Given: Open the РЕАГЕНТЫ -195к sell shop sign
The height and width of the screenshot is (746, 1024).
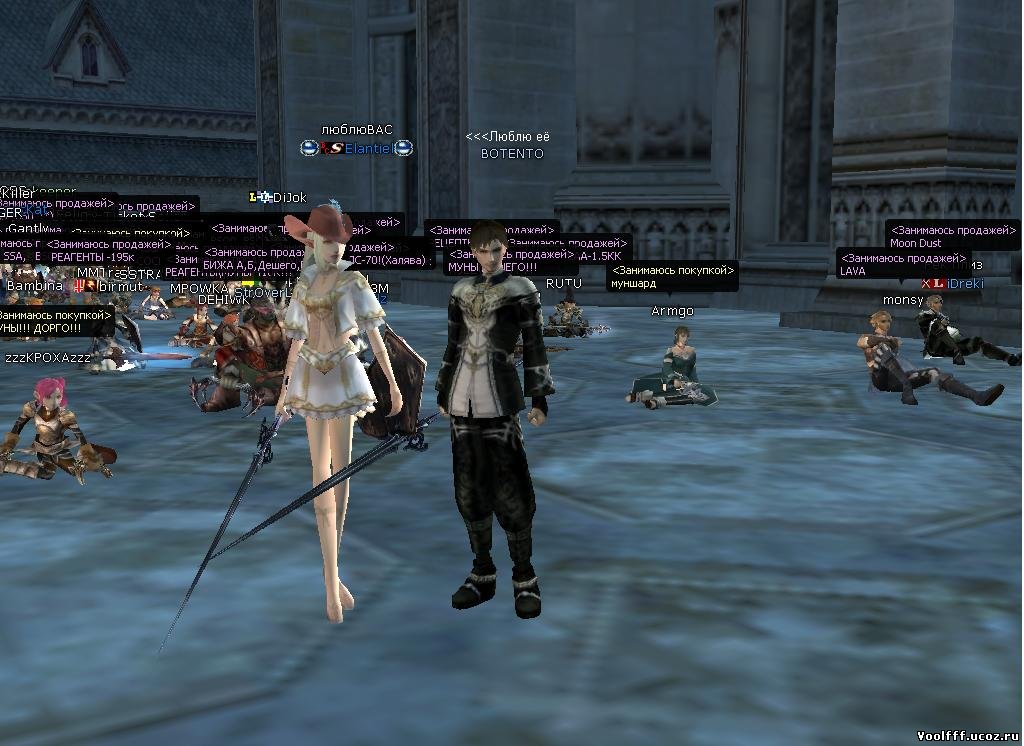Looking at the screenshot, I should pos(108,250).
